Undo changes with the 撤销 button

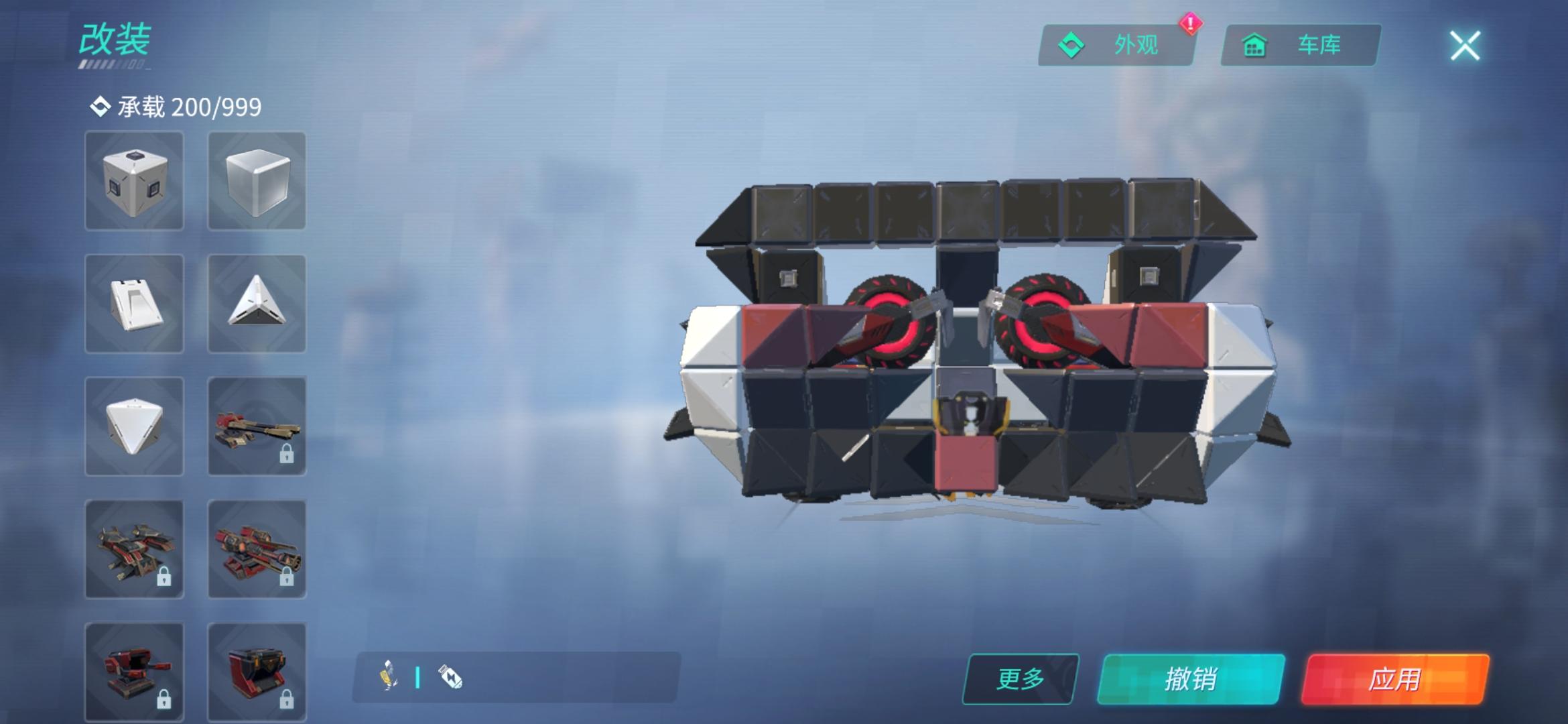[1191, 679]
